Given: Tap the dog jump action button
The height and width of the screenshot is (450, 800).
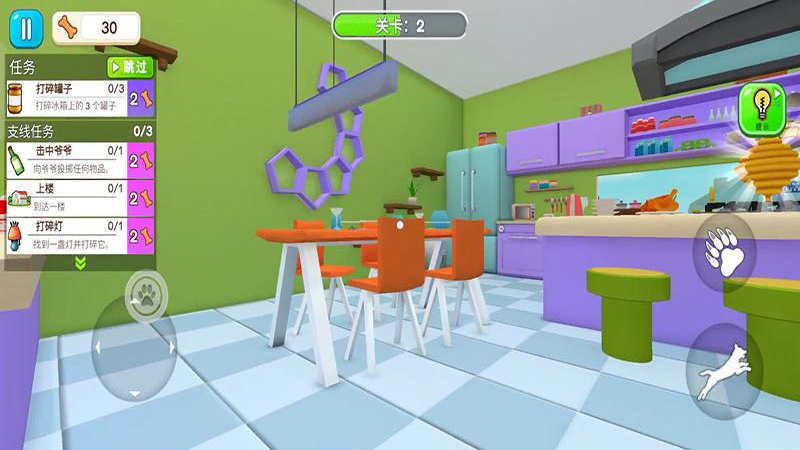Looking at the screenshot, I should pos(723,371).
